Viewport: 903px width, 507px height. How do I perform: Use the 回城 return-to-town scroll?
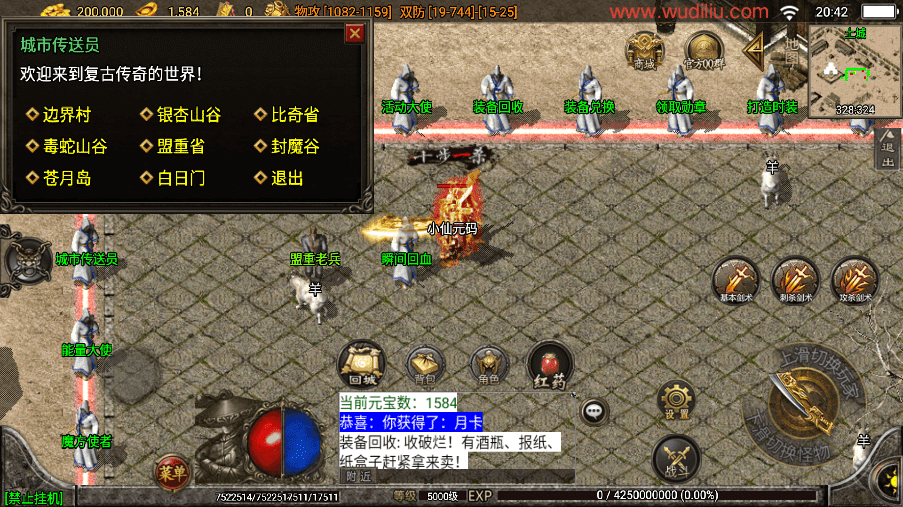(361, 364)
